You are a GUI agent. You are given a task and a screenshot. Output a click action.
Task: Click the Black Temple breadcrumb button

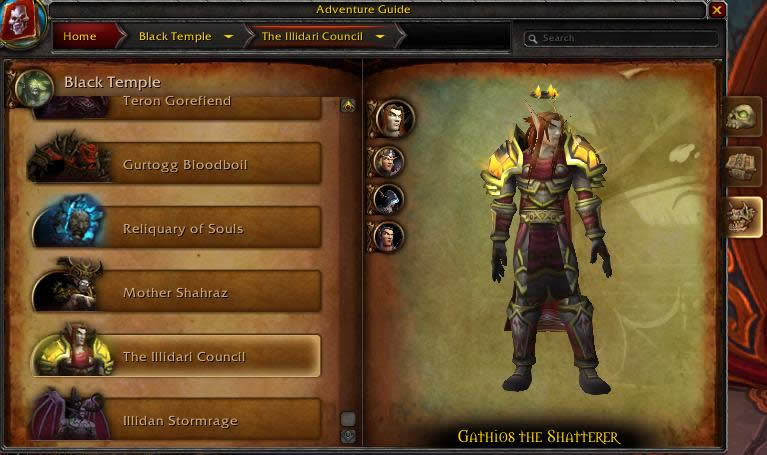click(x=175, y=37)
